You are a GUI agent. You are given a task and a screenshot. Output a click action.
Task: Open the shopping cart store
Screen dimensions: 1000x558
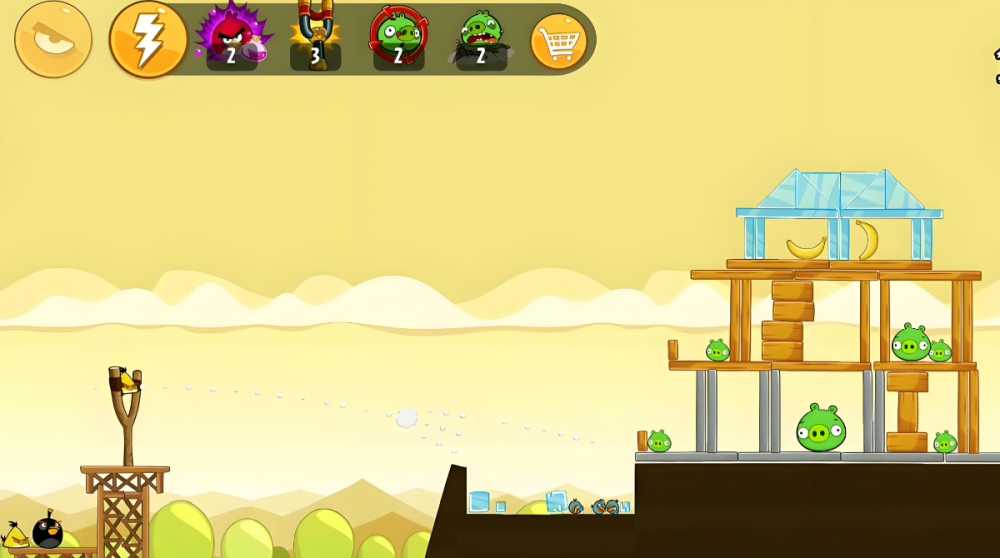tap(558, 42)
